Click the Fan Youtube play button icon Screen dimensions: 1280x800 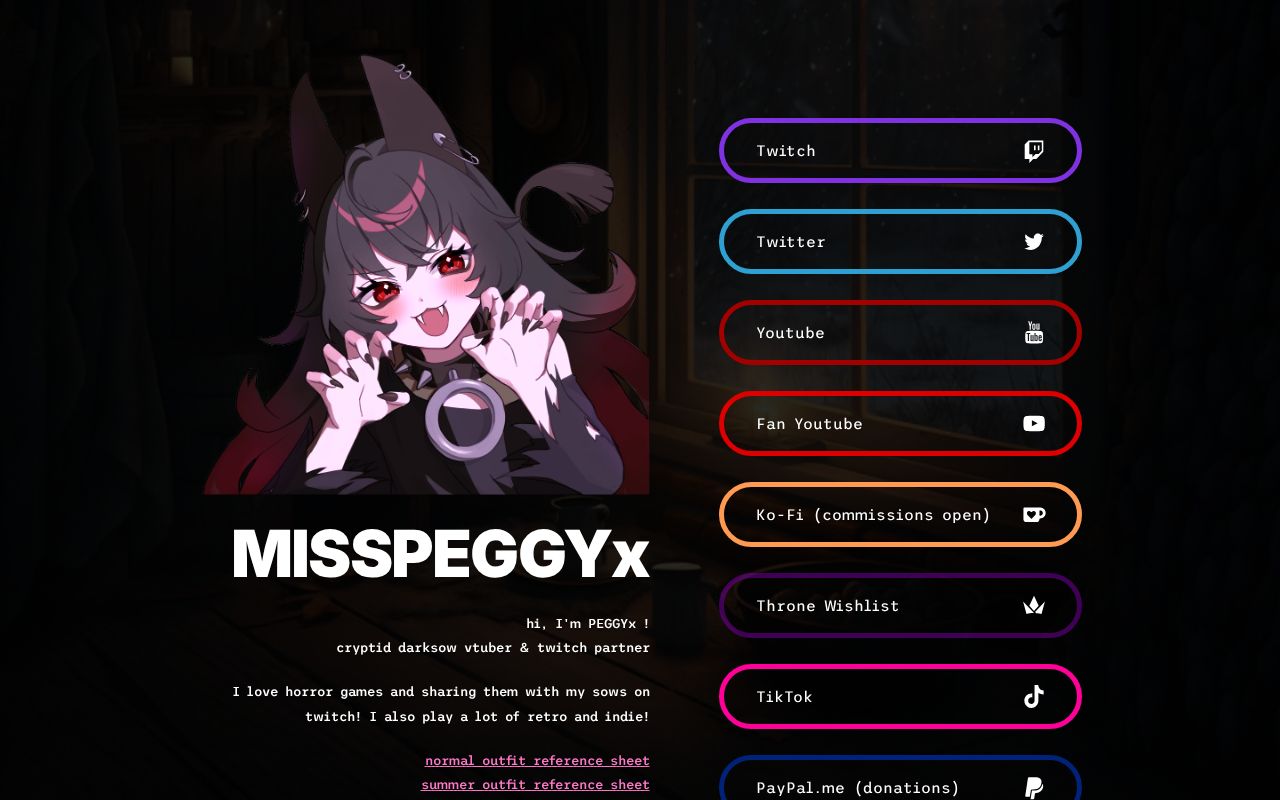click(1033, 423)
